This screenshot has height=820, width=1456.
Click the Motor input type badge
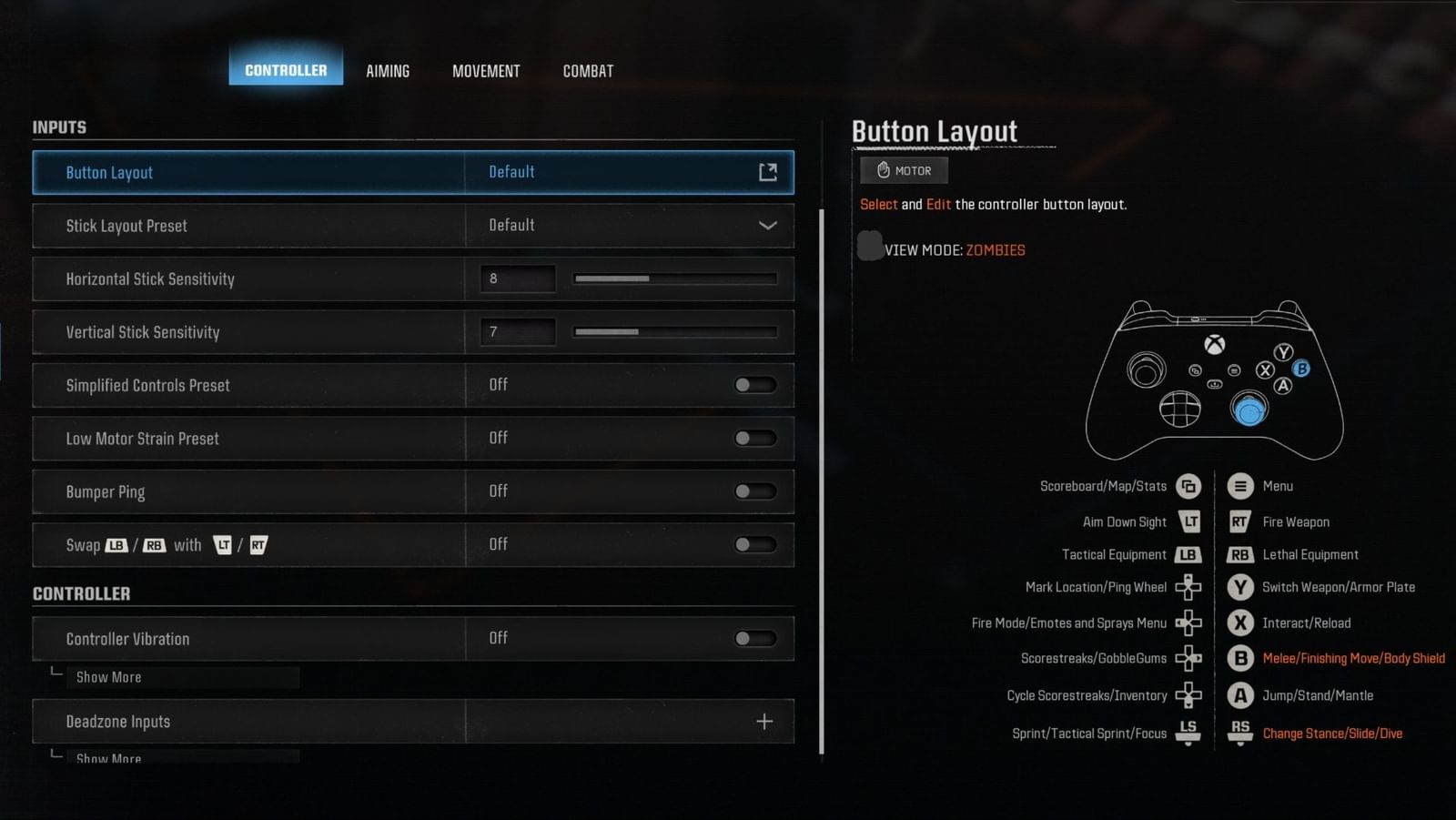point(903,170)
